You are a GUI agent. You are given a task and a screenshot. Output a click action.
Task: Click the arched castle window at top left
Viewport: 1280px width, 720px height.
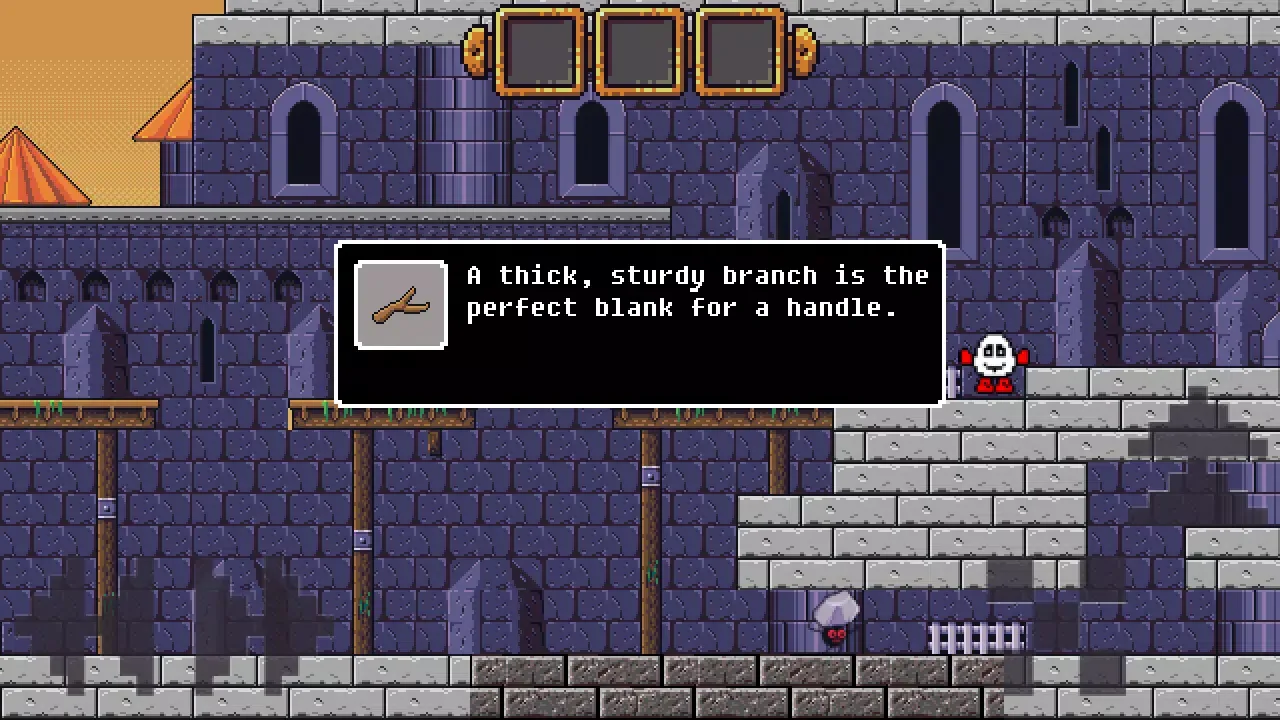coord(305,140)
